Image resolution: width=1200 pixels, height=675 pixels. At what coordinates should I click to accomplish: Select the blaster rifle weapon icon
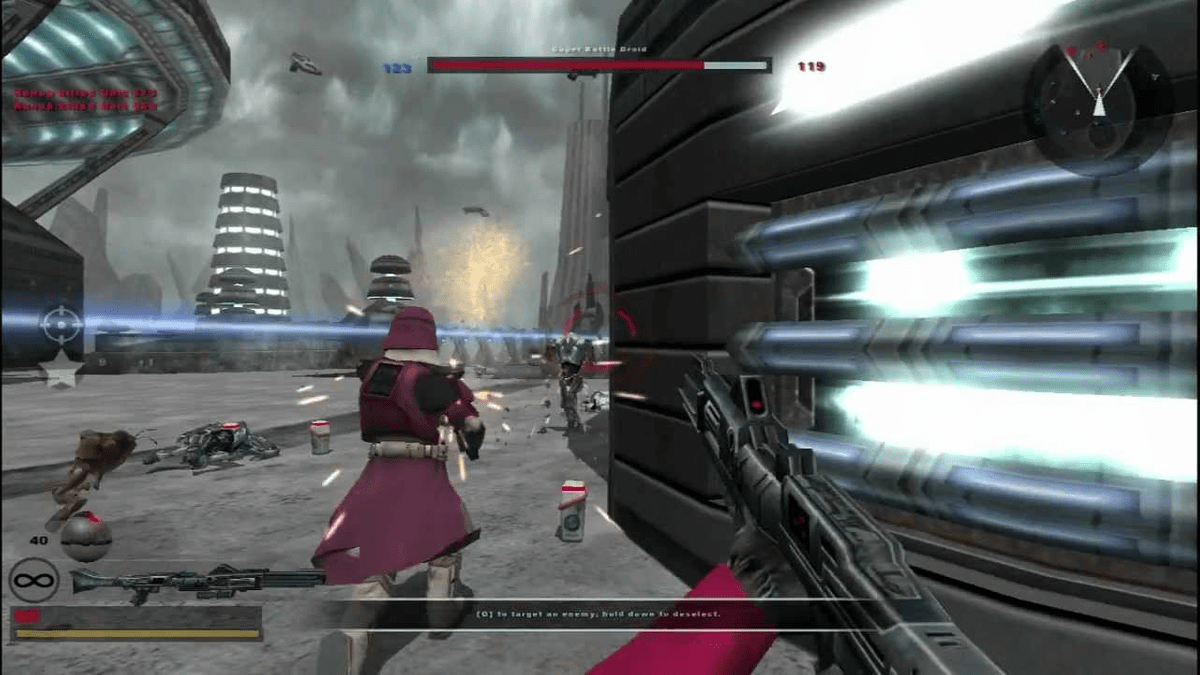(198, 580)
